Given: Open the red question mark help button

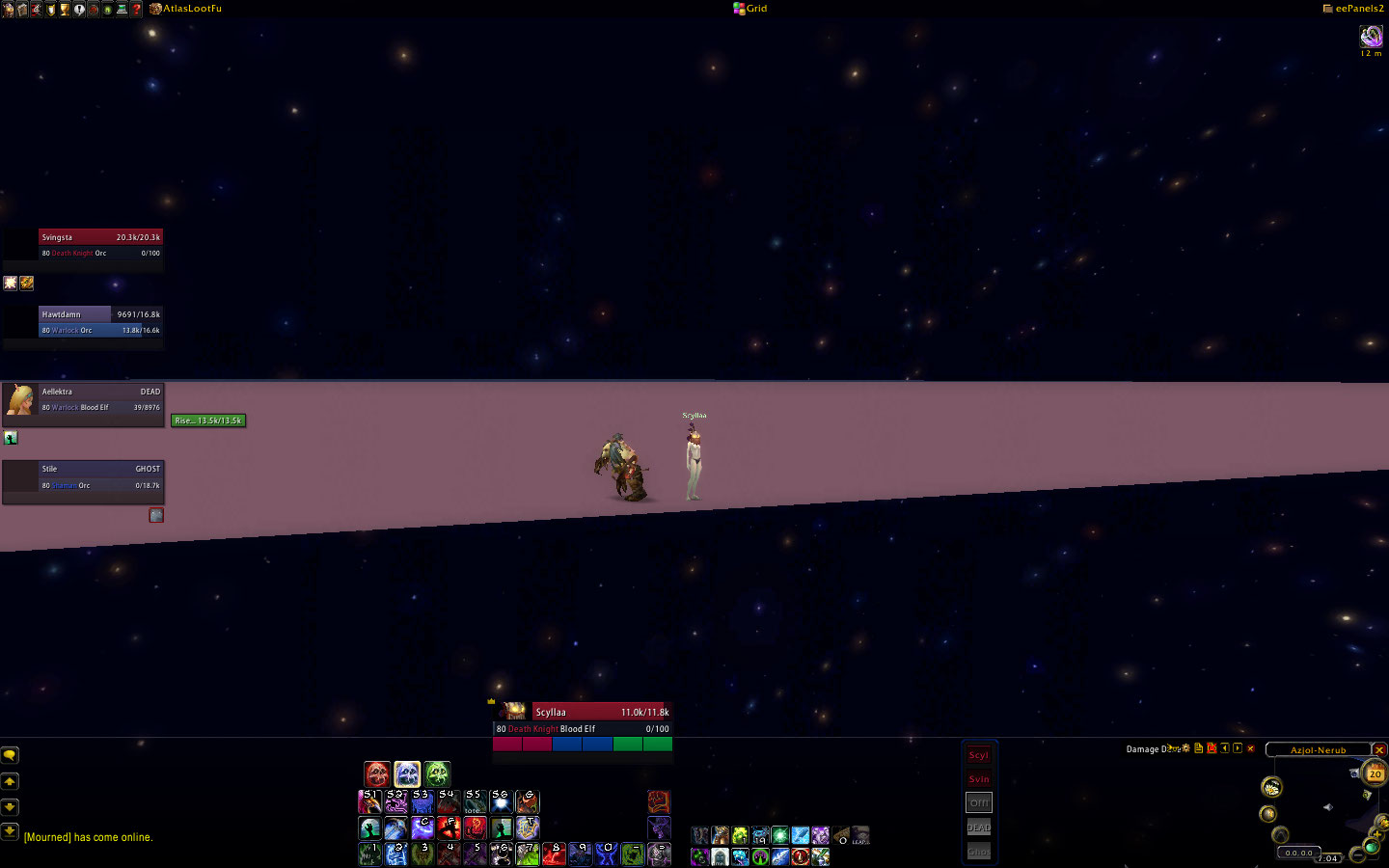Looking at the screenshot, I should [136, 9].
